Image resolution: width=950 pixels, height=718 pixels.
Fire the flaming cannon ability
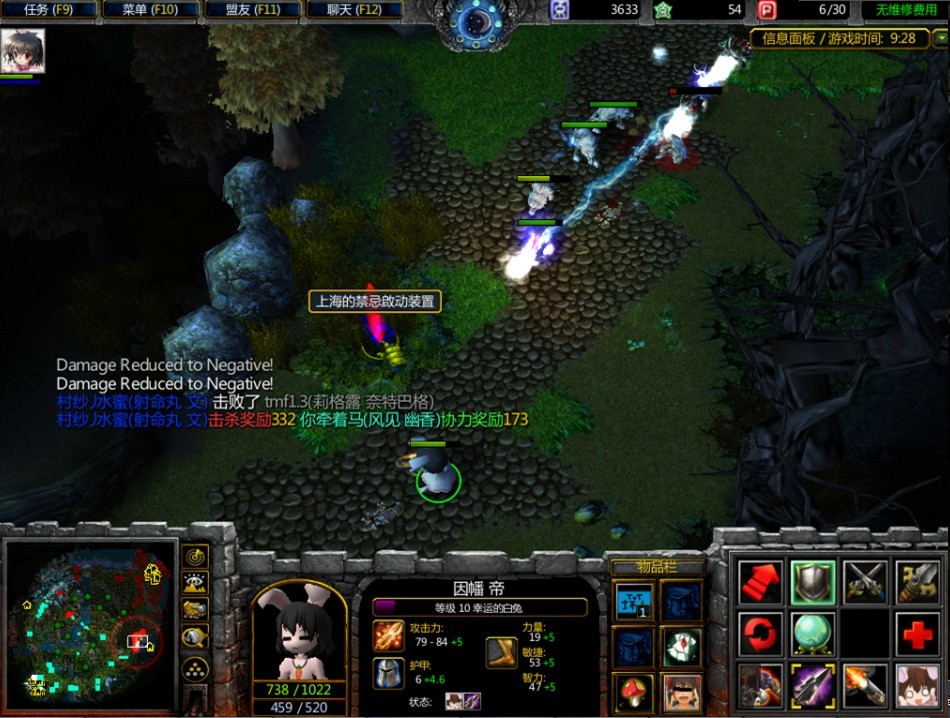[865, 686]
